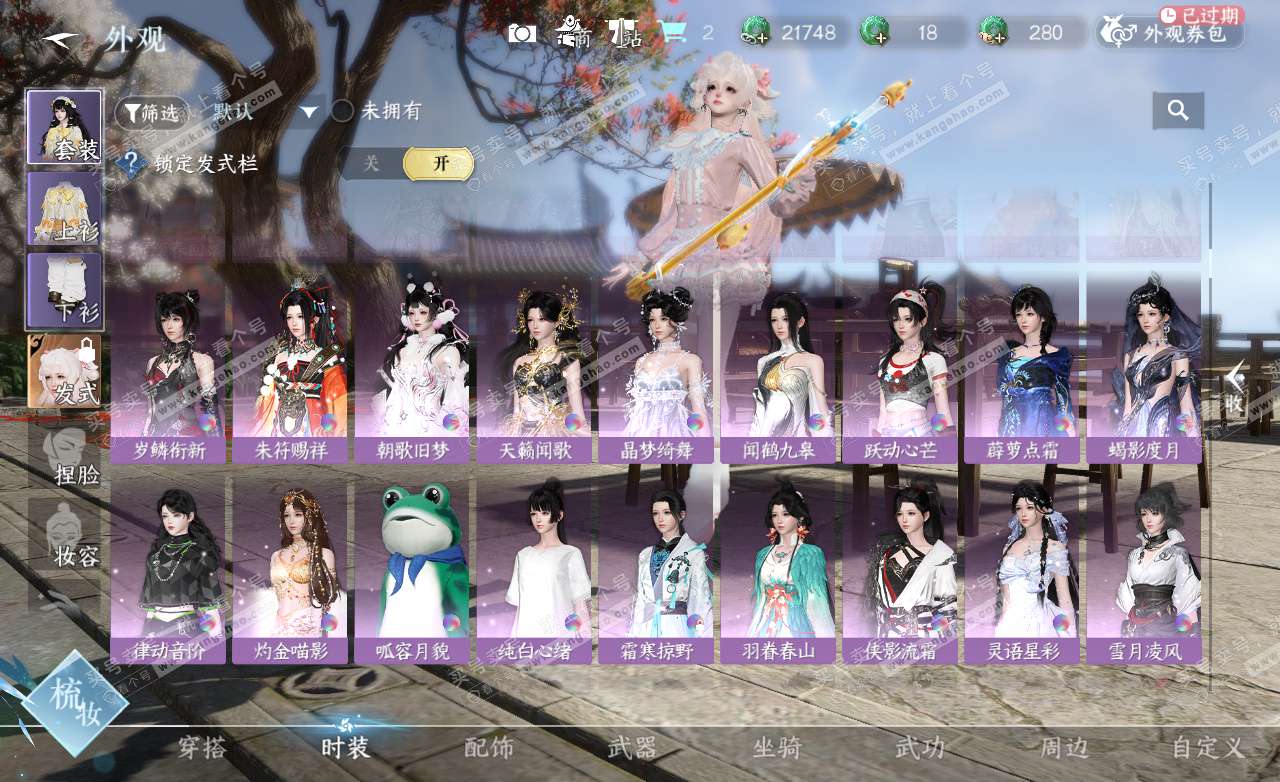Screen dimensions: 1280x782
Task: Open the outfit search magnifier
Action: click(1178, 111)
